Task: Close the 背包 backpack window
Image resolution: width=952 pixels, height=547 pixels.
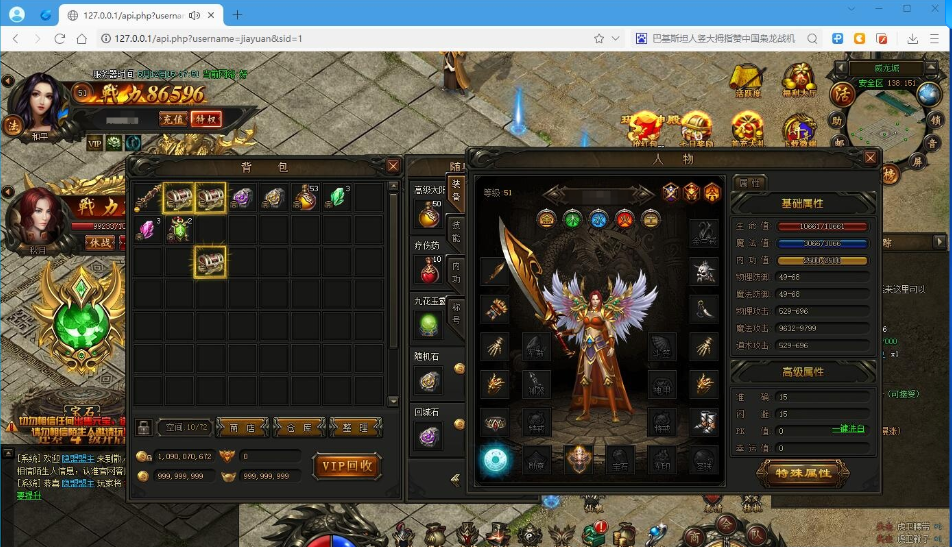Action: coord(394,166)
